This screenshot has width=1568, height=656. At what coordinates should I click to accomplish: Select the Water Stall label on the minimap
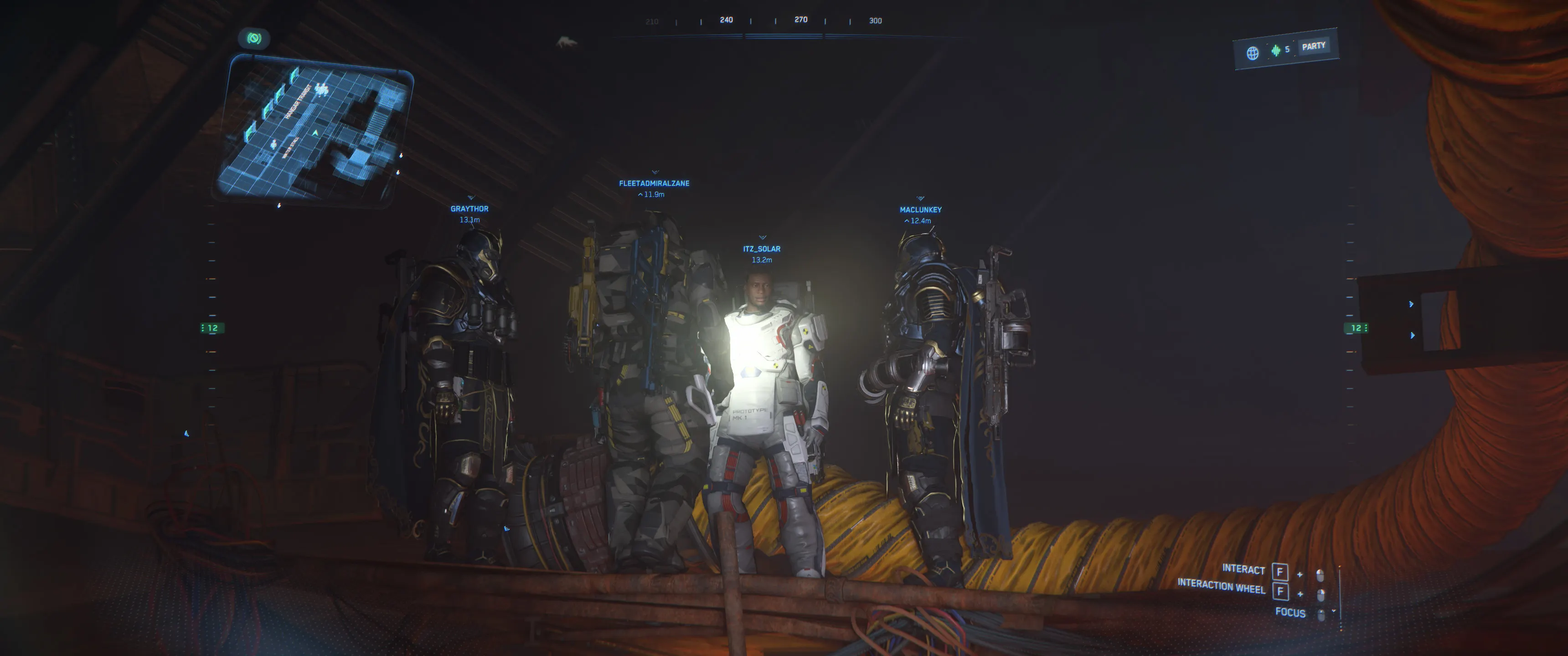pos(290,148)
